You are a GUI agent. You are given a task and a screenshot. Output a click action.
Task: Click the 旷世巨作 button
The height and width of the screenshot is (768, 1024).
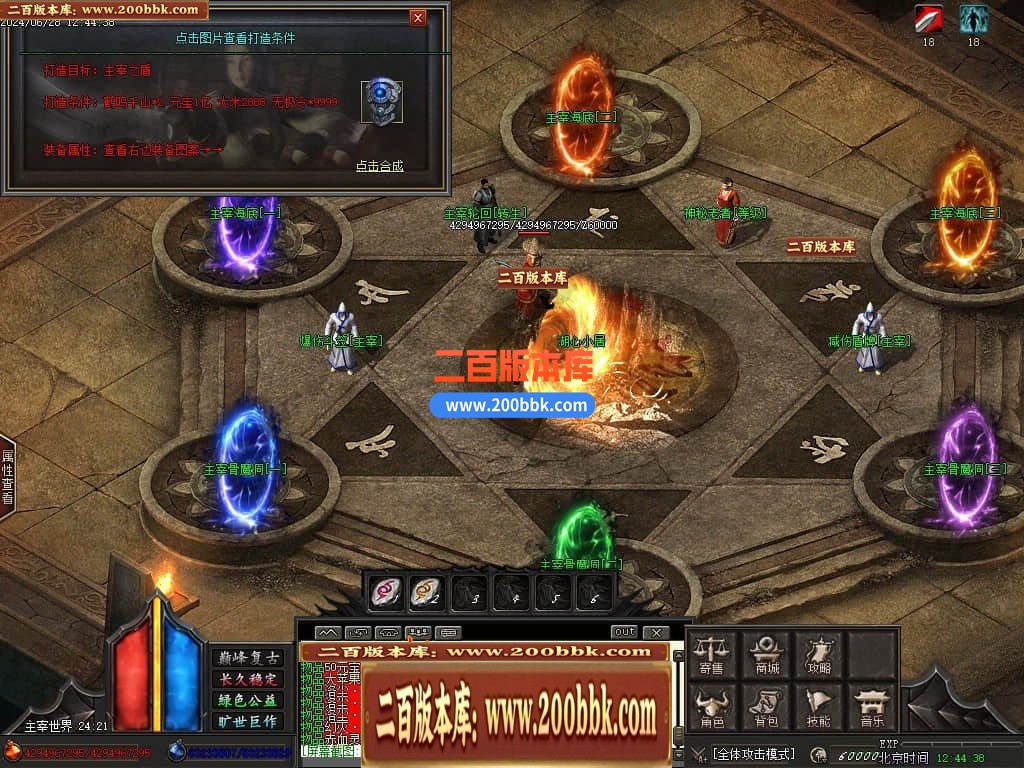(247, 721)
